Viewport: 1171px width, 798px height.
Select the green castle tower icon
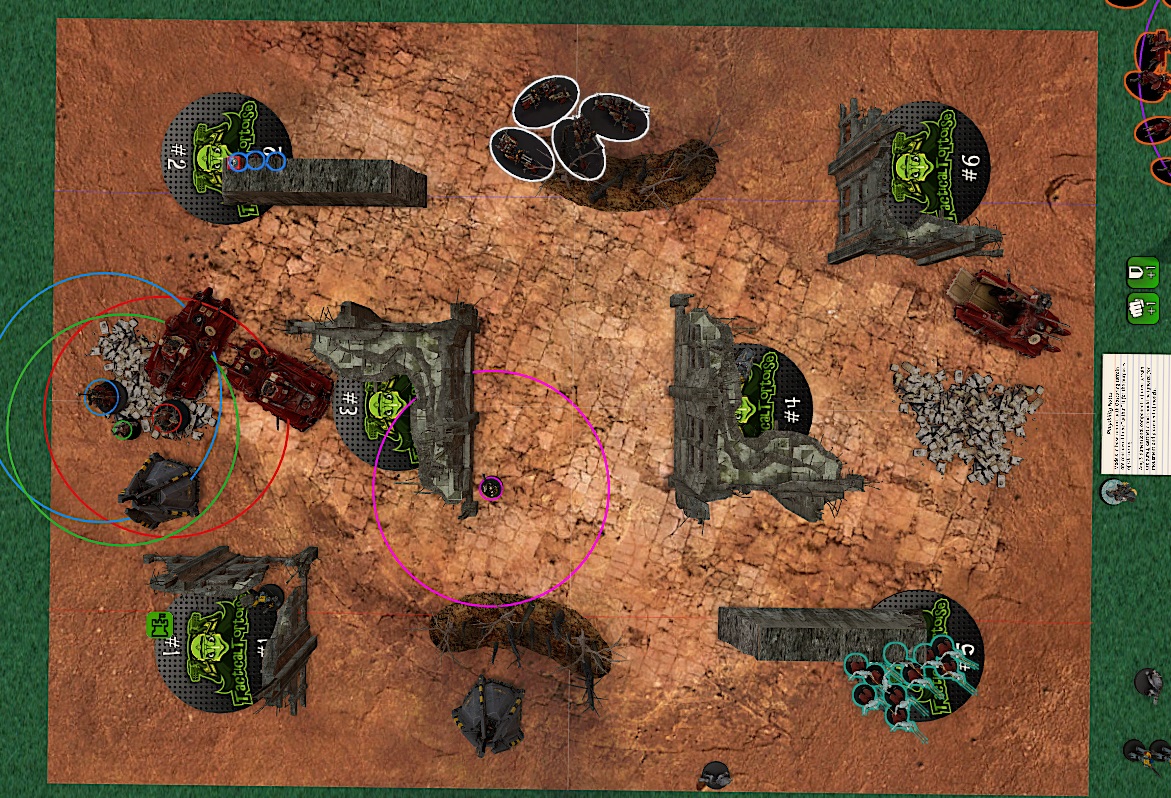coord(158,626)
